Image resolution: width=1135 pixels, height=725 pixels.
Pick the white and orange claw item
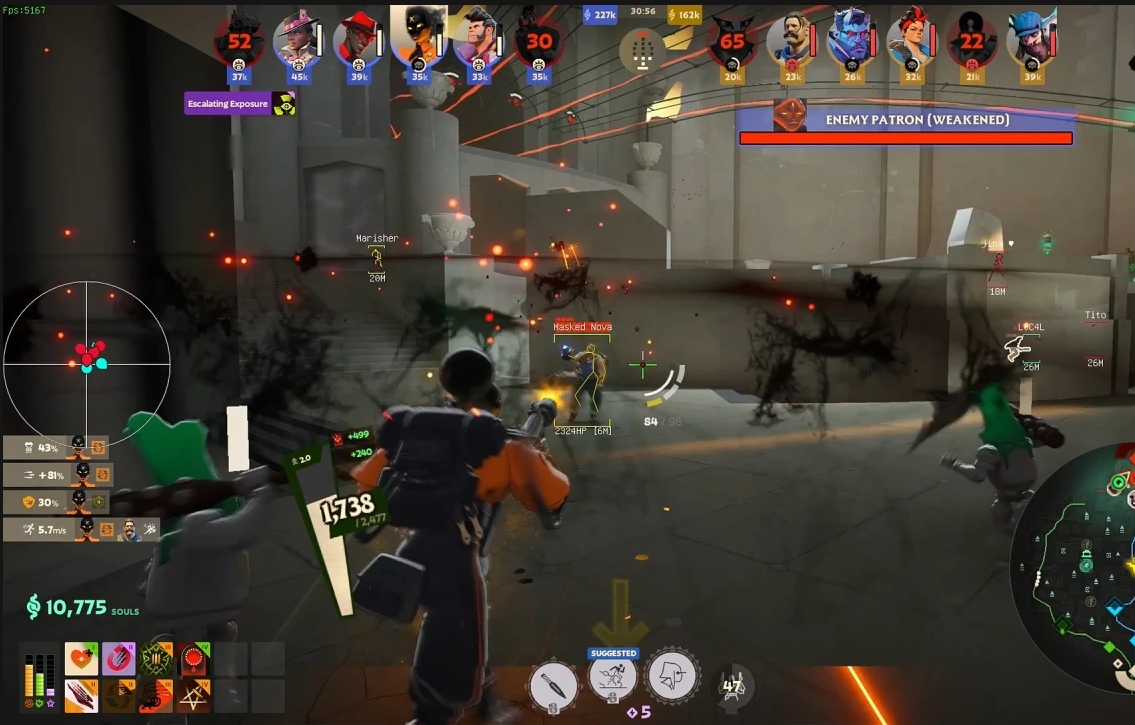81,696
